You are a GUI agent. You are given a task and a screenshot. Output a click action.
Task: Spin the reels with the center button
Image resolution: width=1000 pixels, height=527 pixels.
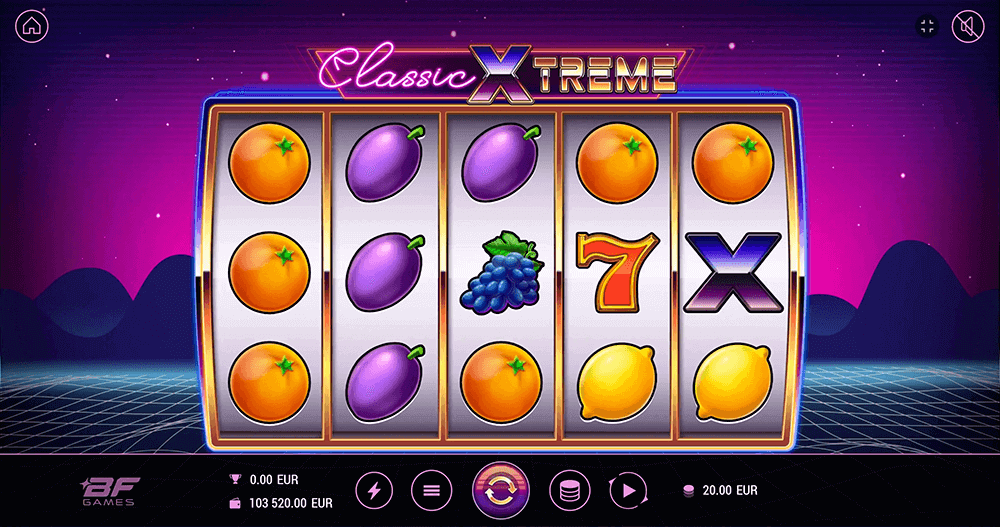click(500, 491)
